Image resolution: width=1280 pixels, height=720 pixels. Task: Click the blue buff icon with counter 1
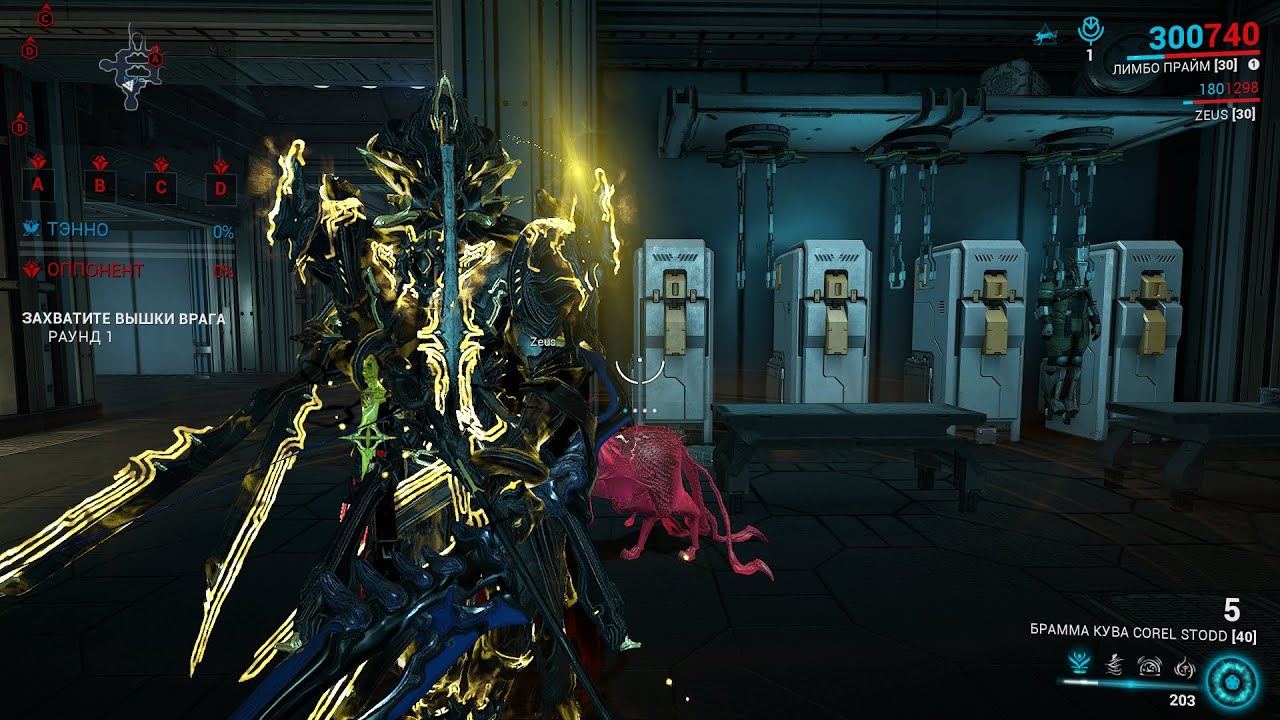[1090, 32]
